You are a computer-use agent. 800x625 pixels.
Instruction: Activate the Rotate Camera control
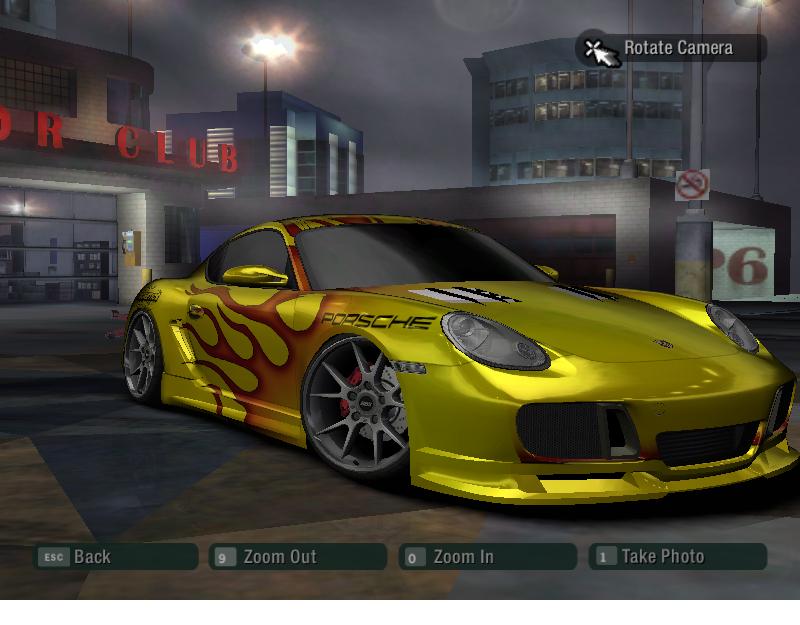point(671,48)
